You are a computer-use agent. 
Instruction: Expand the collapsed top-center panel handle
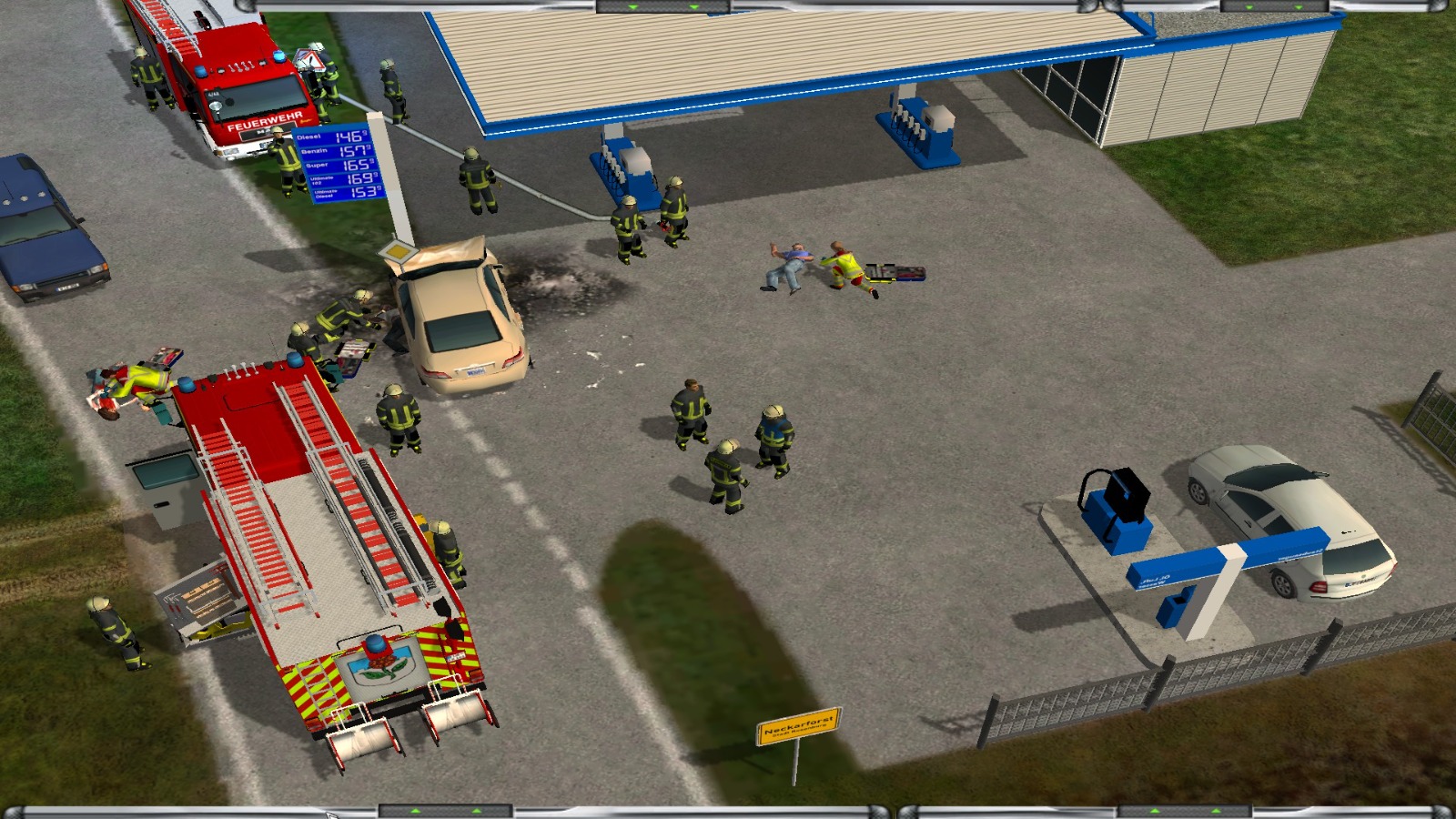tap(662, 6)
